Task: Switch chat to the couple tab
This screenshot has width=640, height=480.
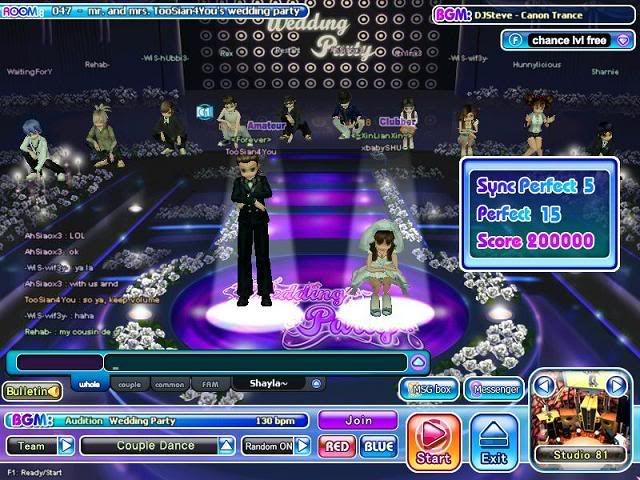Action: click(x=130, y=383)
